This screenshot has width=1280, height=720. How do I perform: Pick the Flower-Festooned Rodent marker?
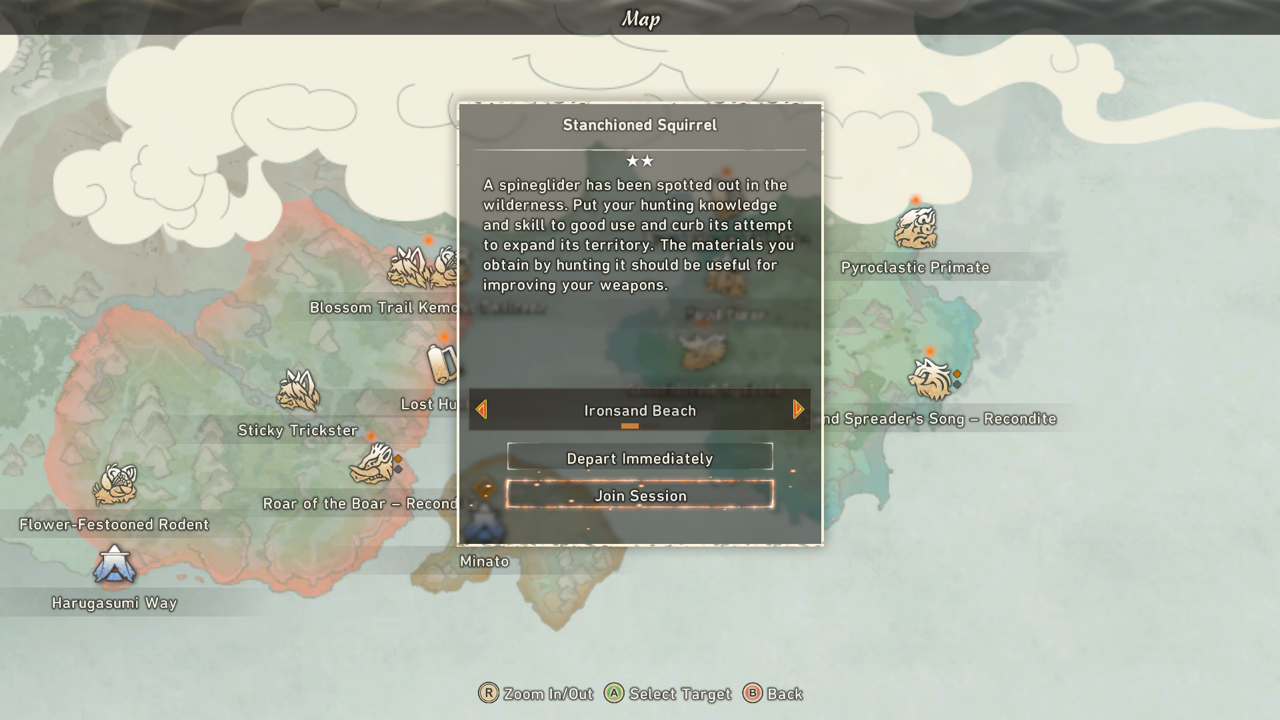(x=114, y=485)
